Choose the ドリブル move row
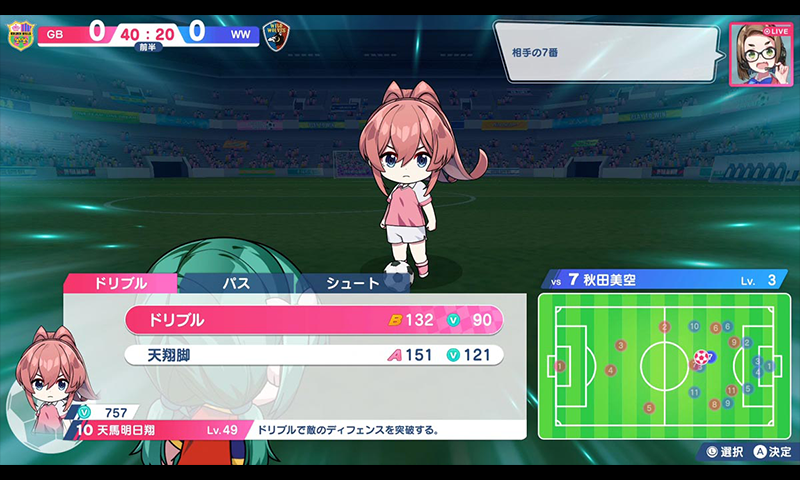The width and height of the screenshot is (800, 480). 313,320
